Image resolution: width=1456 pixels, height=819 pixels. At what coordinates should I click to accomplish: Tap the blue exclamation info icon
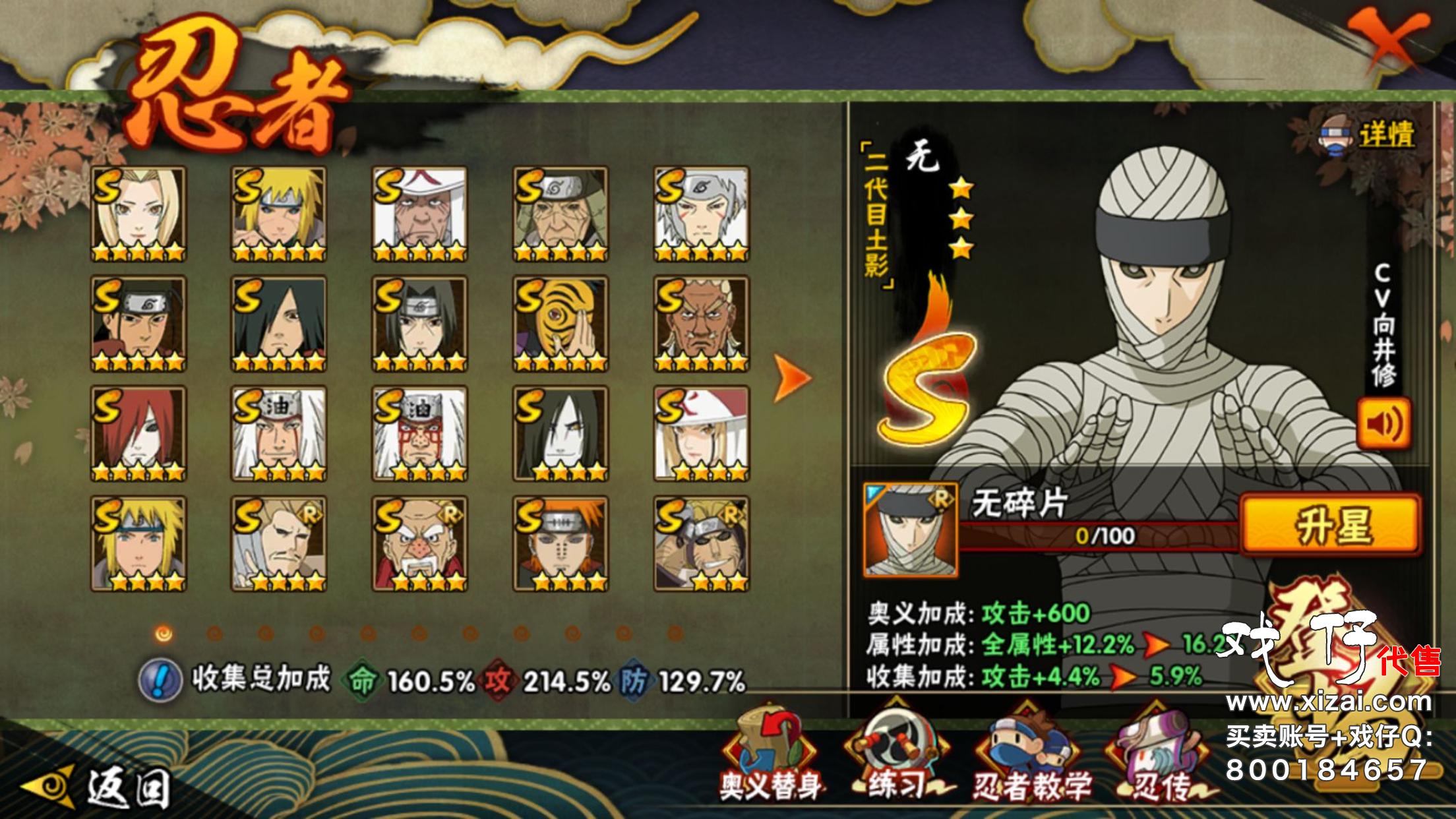coord(160,680)
